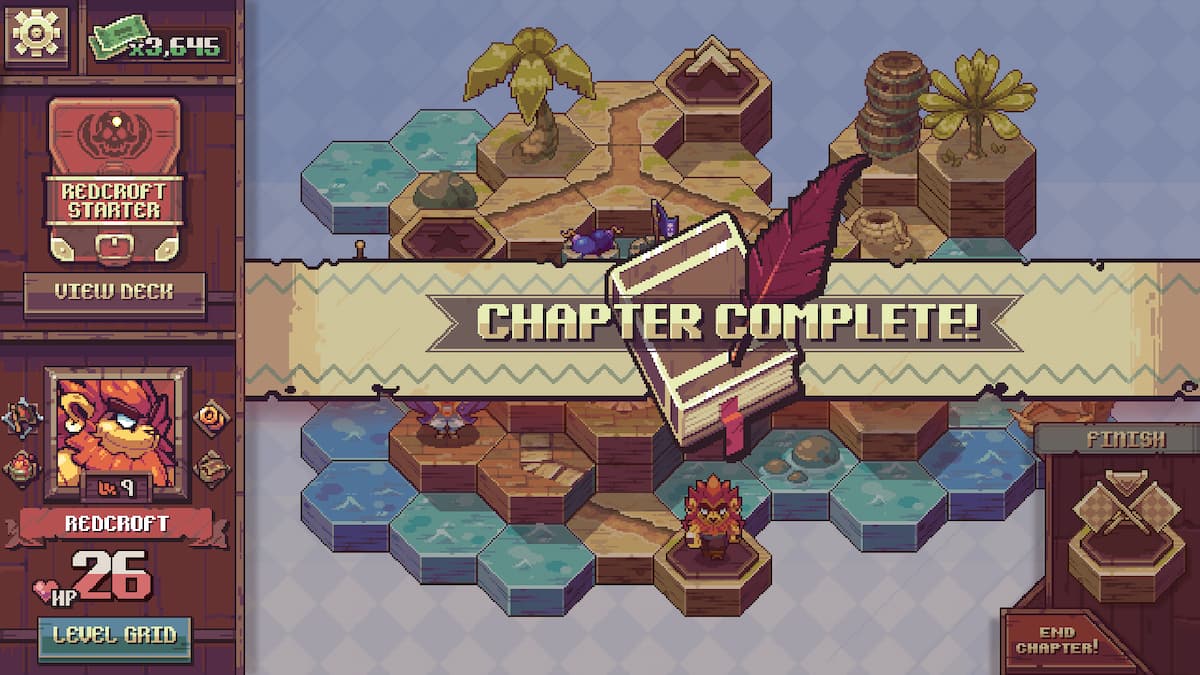
Task: Select the star marked hex tile
Action: click(446, 239)
